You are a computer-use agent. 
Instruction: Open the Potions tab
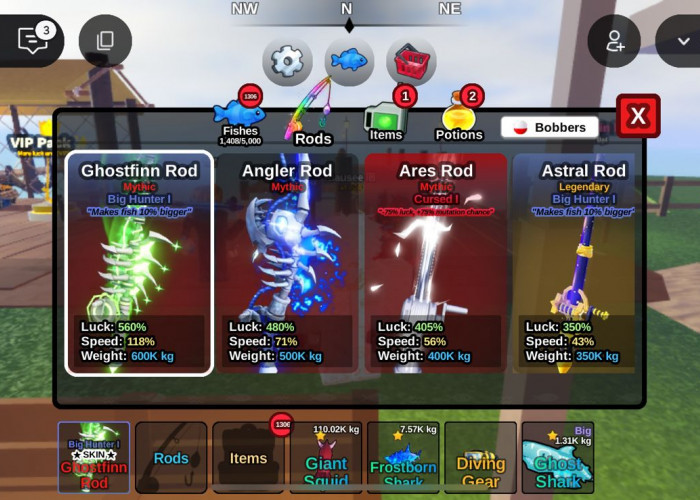pos(459,120)
